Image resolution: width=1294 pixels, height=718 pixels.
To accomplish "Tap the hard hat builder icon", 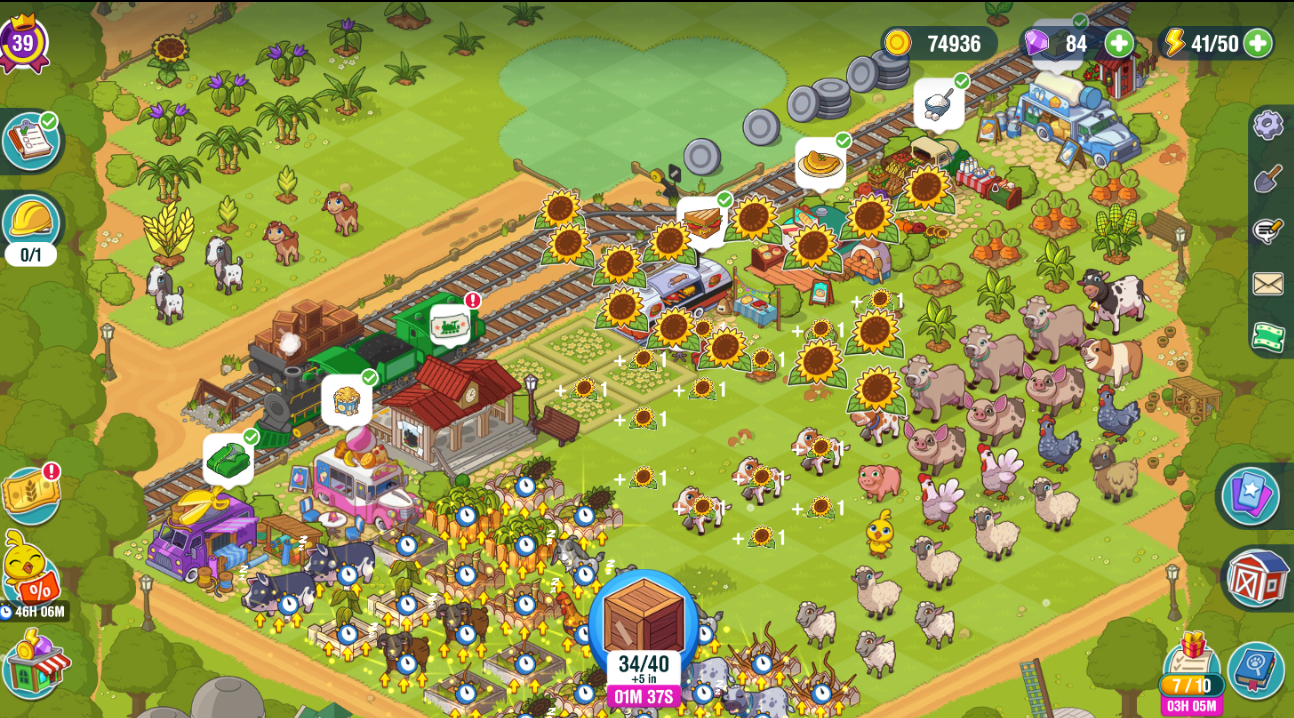I will (x=30, y=222).
